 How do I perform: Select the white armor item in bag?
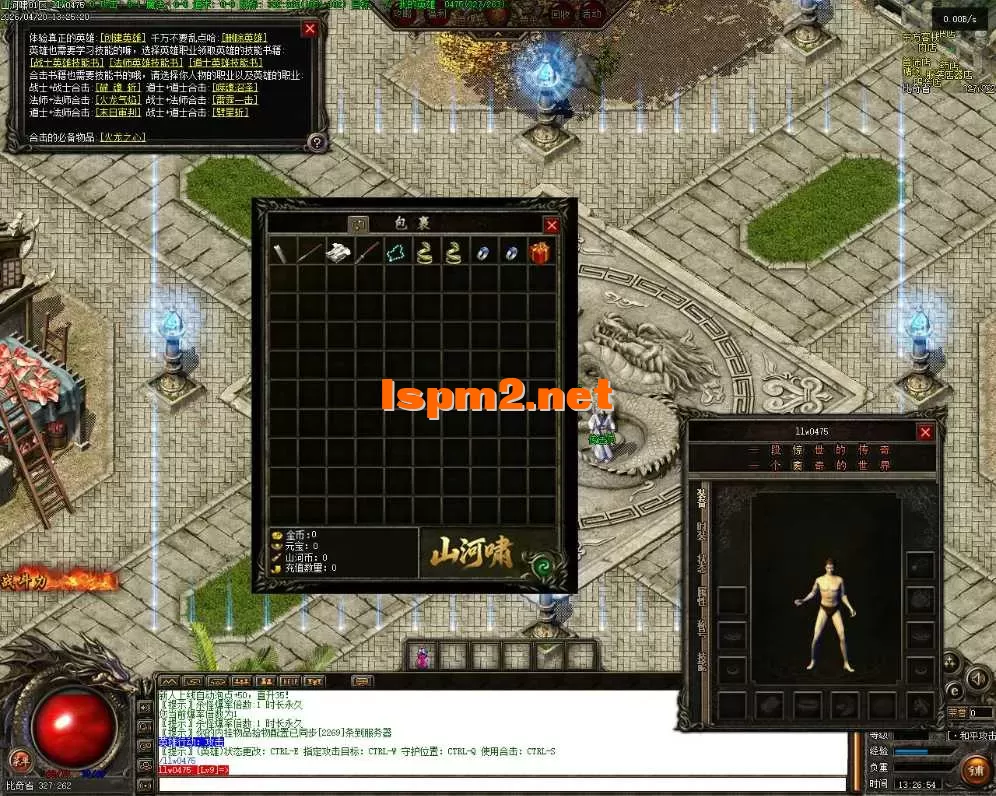(340, 252)
